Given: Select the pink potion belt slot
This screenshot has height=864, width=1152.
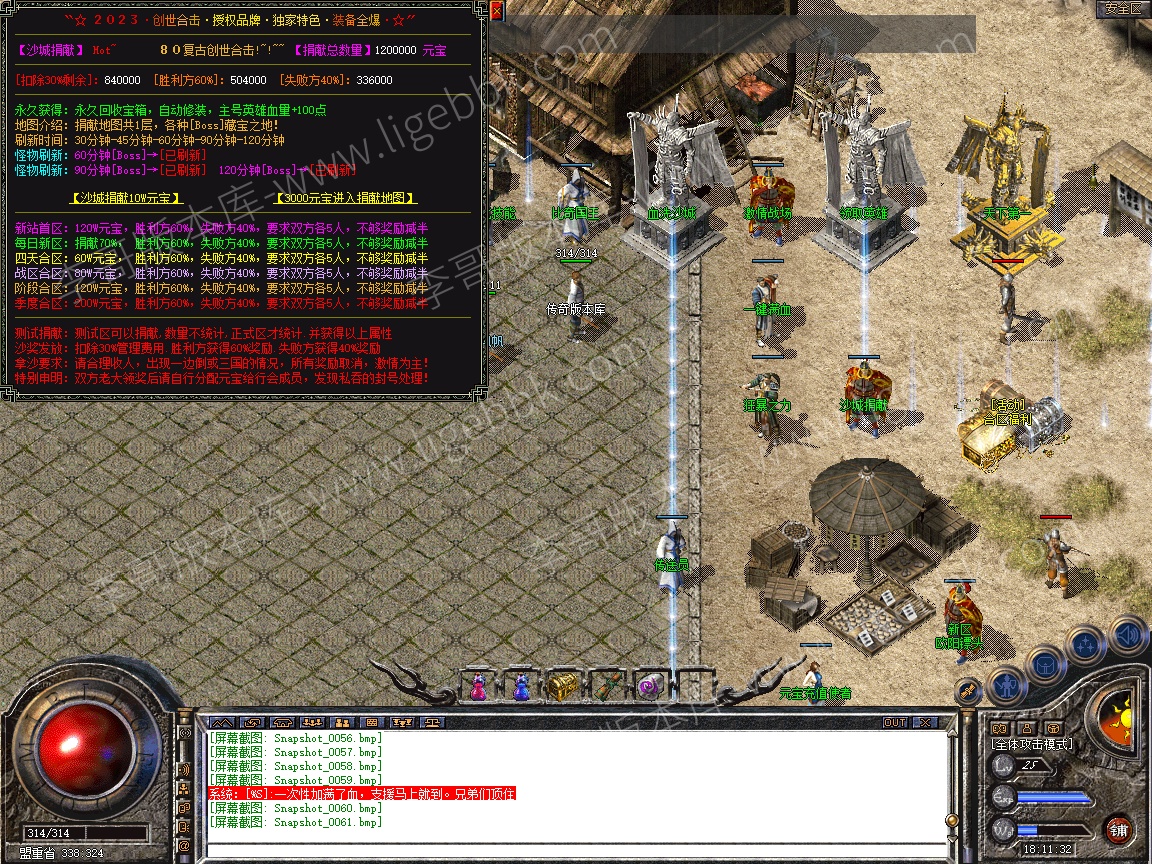Looking at the screenshot, I should pyautogui.click(x=478, y=687).
